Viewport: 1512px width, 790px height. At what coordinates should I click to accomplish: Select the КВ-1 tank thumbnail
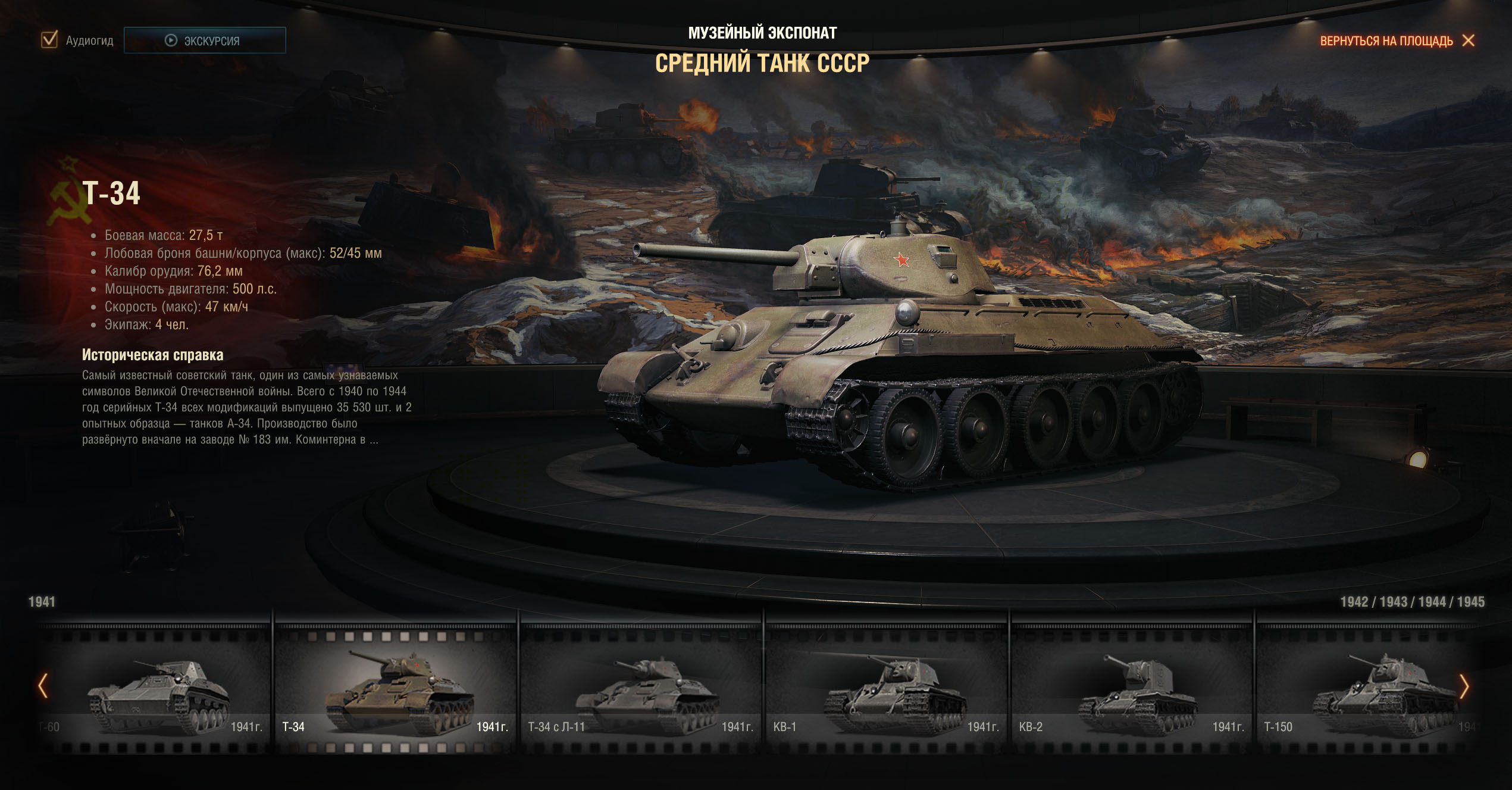pyautogui.click(x=886, y=691)
